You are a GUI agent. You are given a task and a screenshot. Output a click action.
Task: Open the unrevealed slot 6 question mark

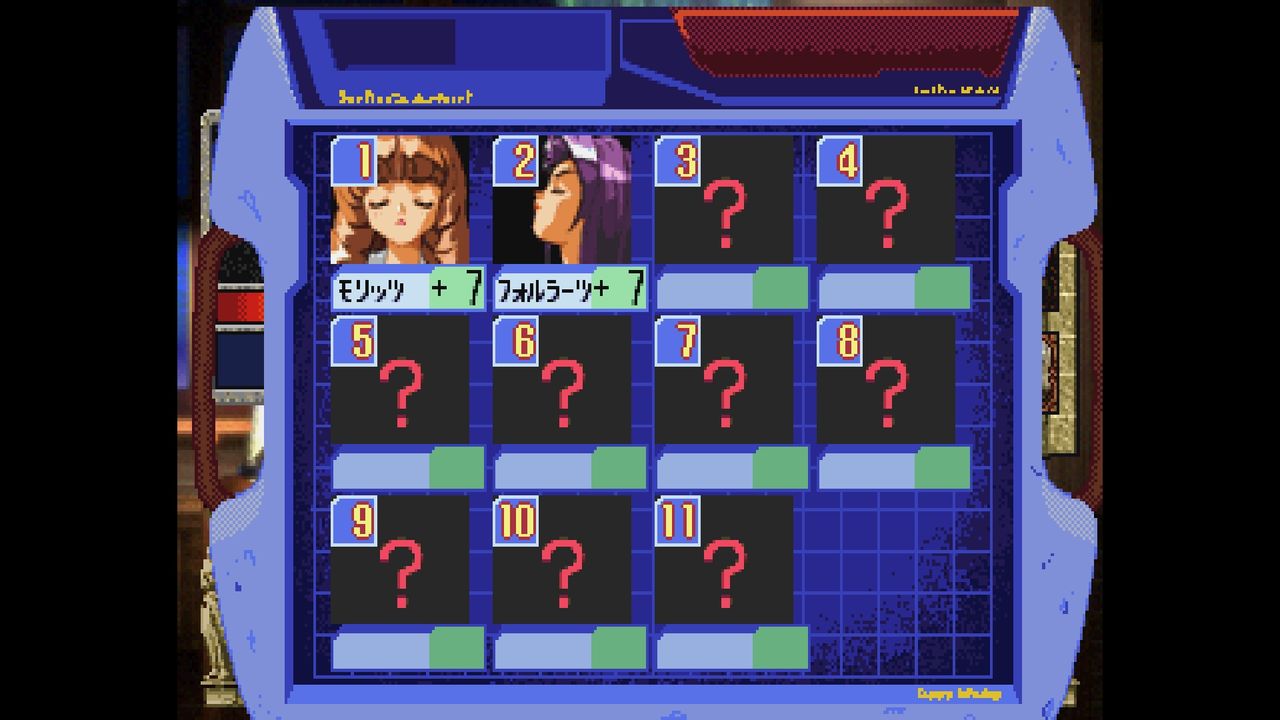click(564, 390)
